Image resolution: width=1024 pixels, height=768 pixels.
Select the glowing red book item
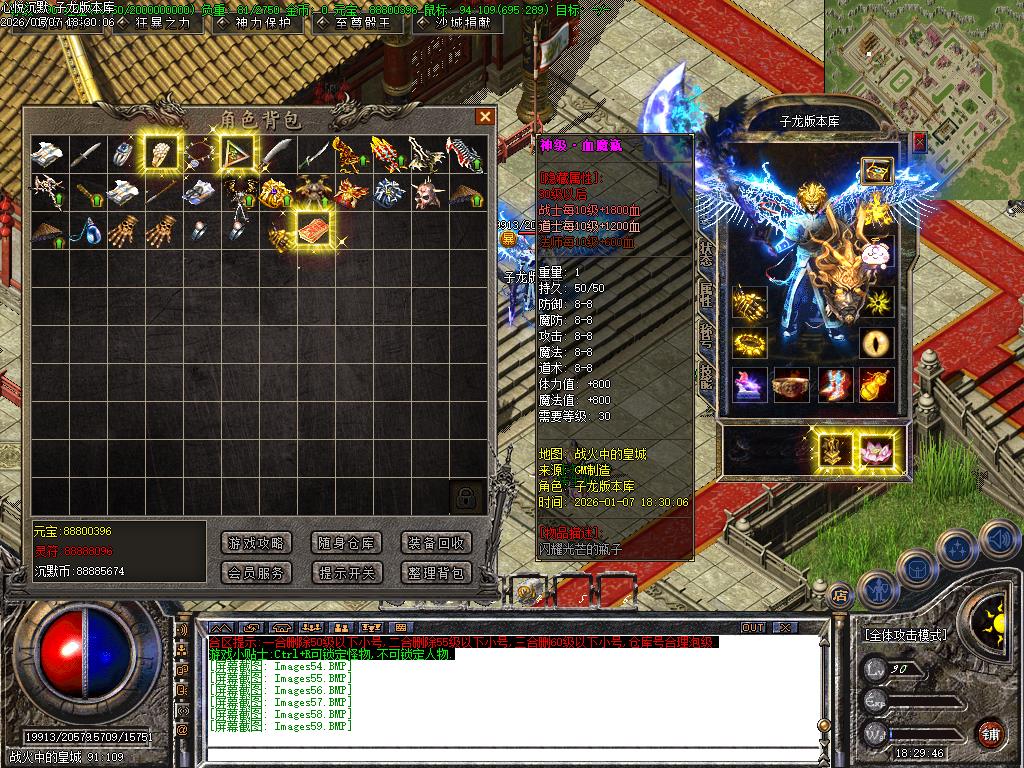click(x=313, y=227)
